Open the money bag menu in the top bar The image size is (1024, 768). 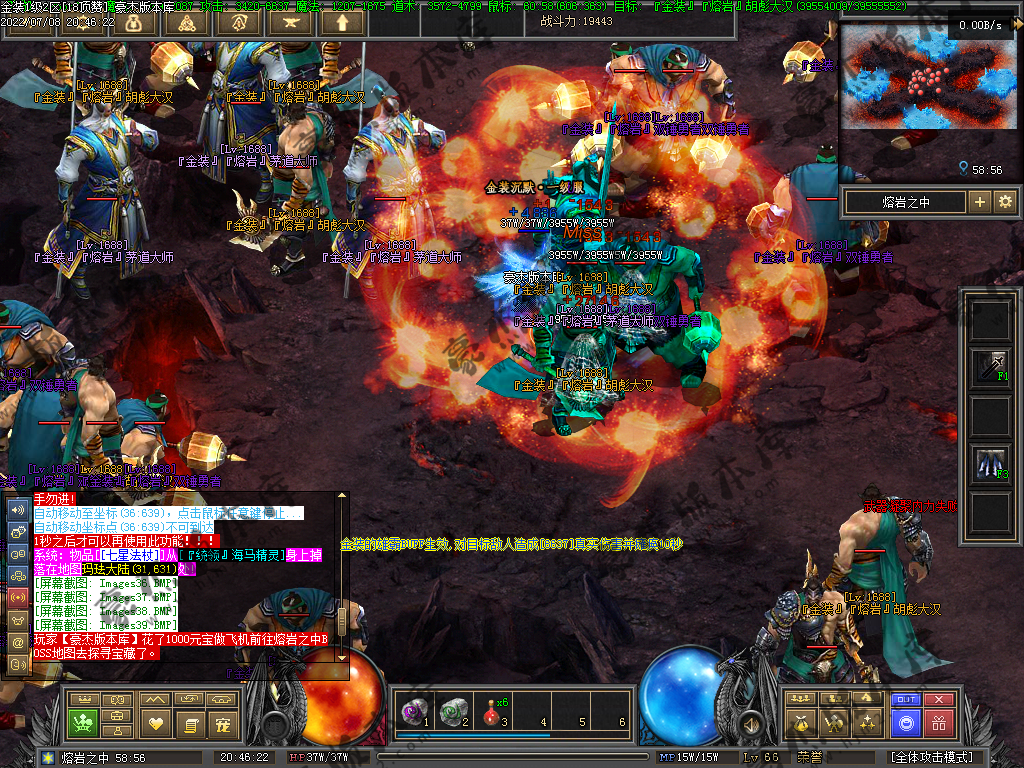pos(134,22)
